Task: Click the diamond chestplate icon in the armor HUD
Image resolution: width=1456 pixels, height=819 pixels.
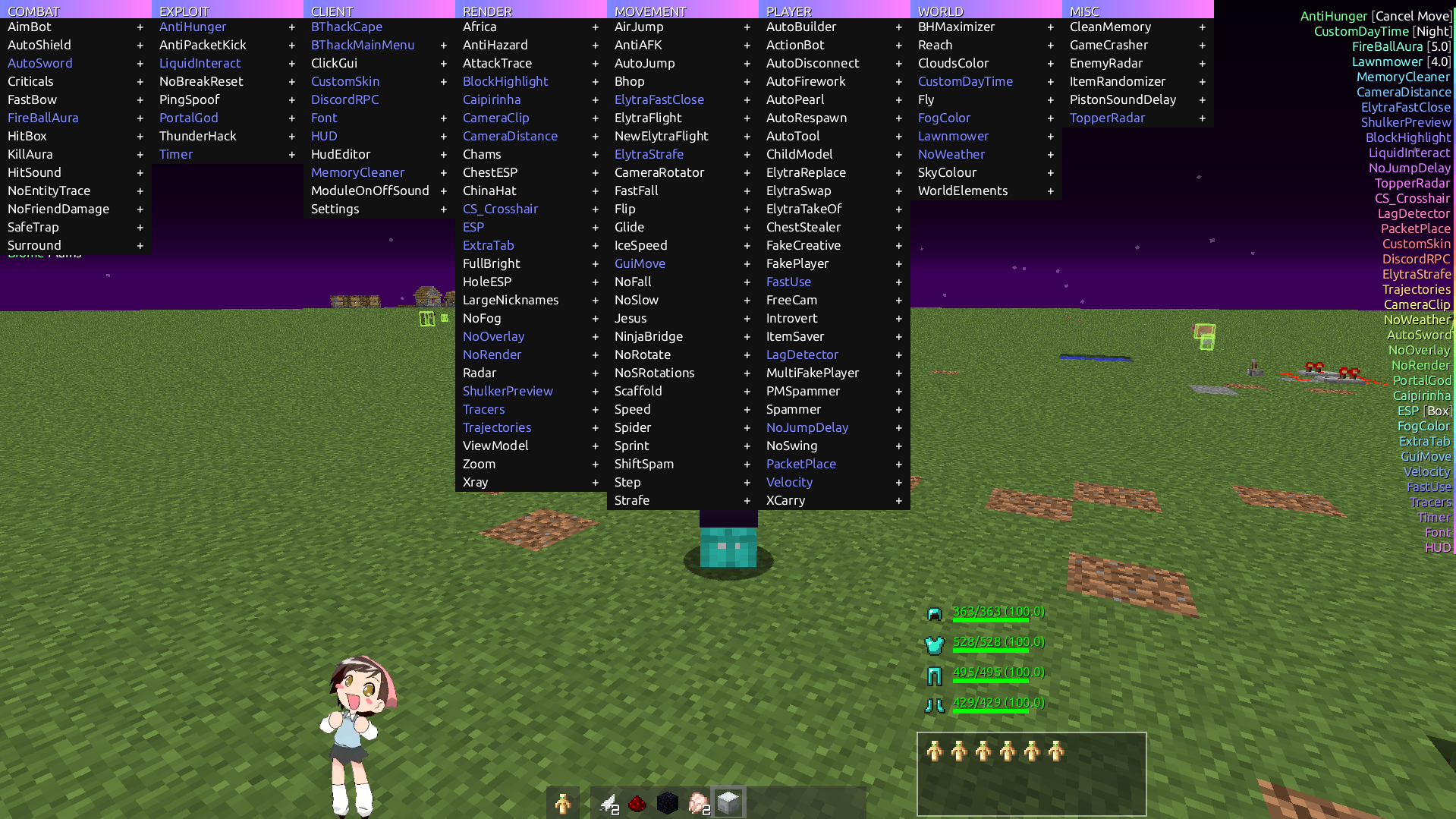Action: tap(935, 642)
